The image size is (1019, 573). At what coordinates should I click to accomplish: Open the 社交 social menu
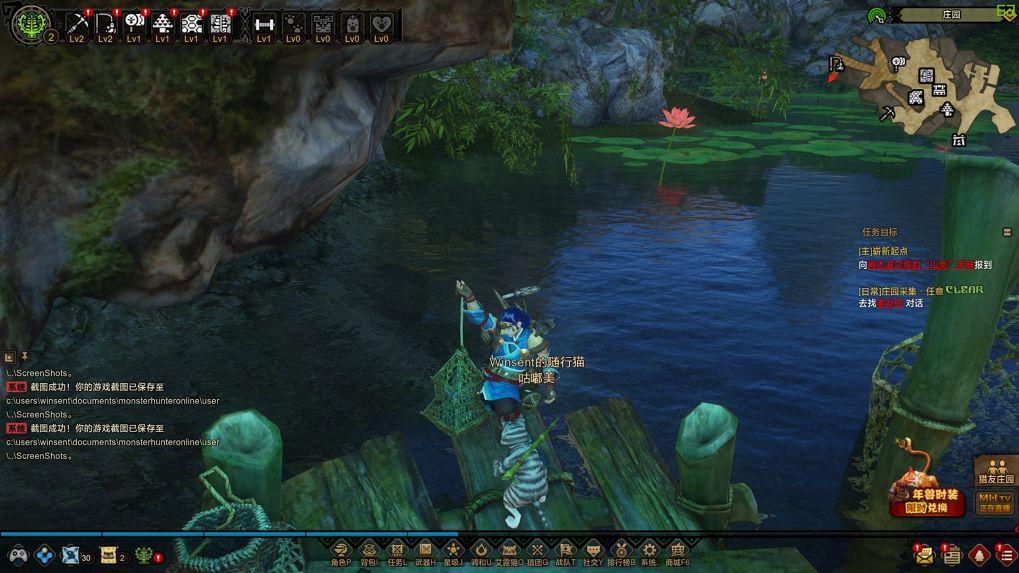coord(593,550)
